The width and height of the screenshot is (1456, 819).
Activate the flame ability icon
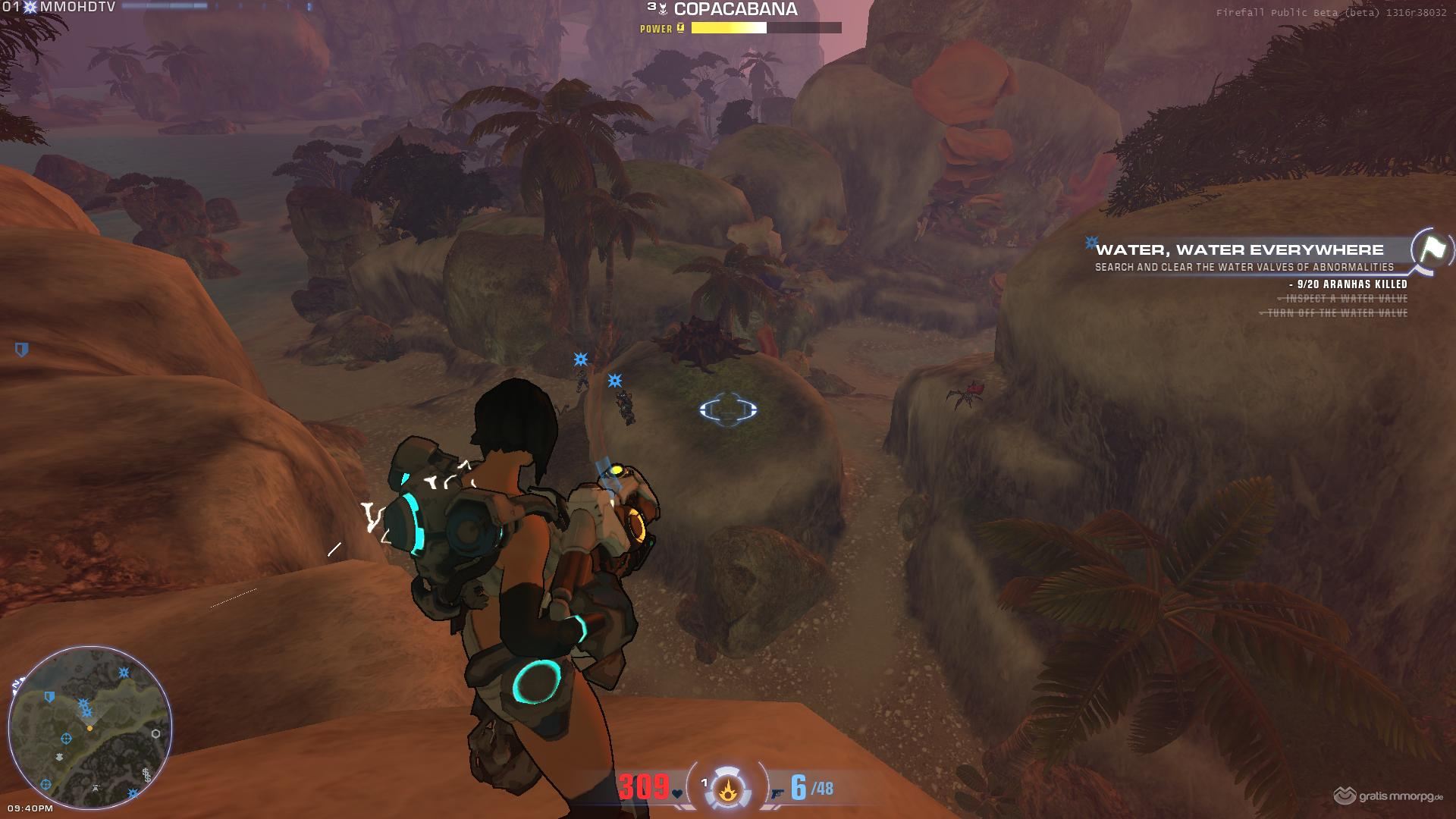pyautogui.click(x=727, y=790)
